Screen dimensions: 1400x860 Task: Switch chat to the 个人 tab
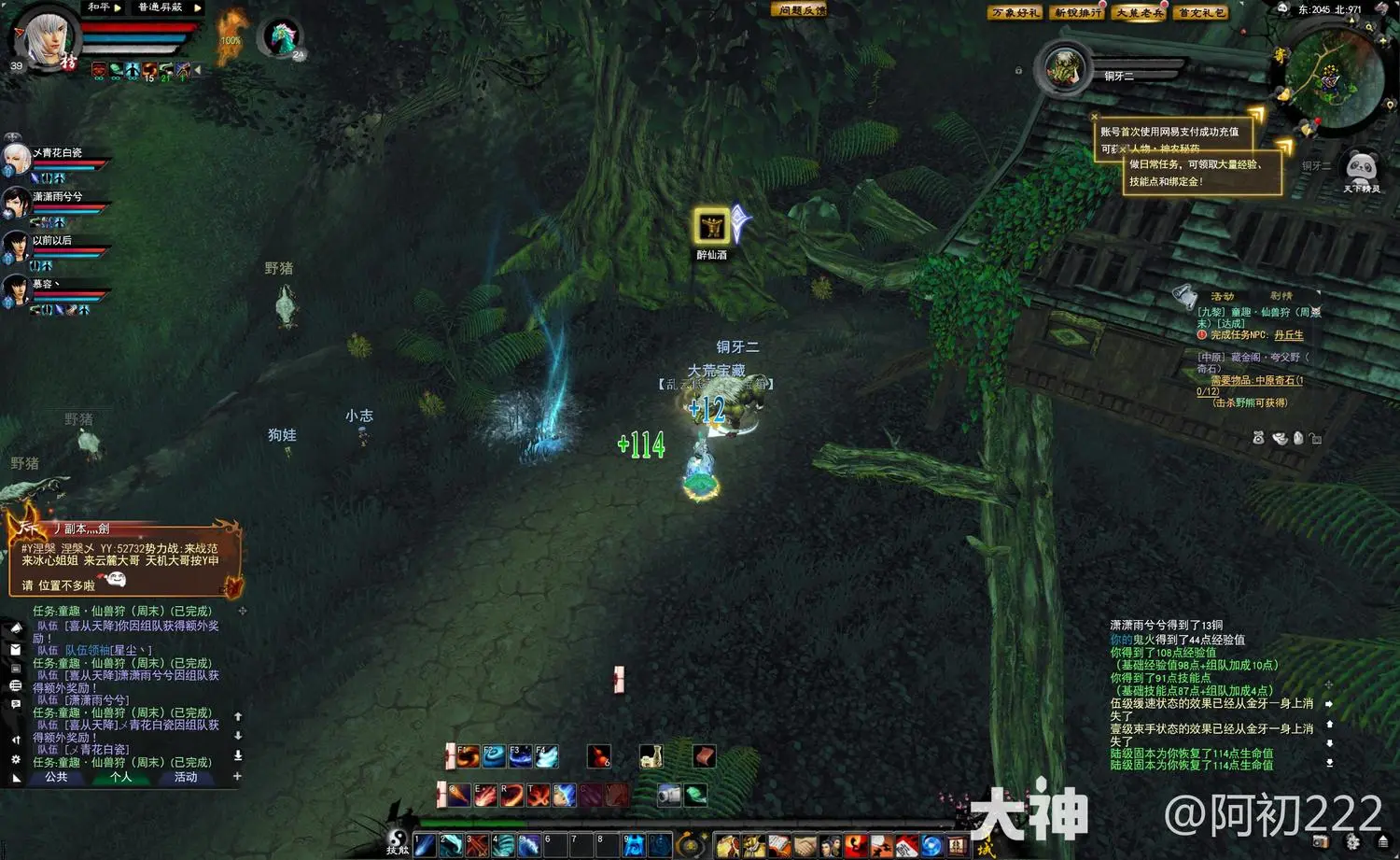[x=120, y=777]
